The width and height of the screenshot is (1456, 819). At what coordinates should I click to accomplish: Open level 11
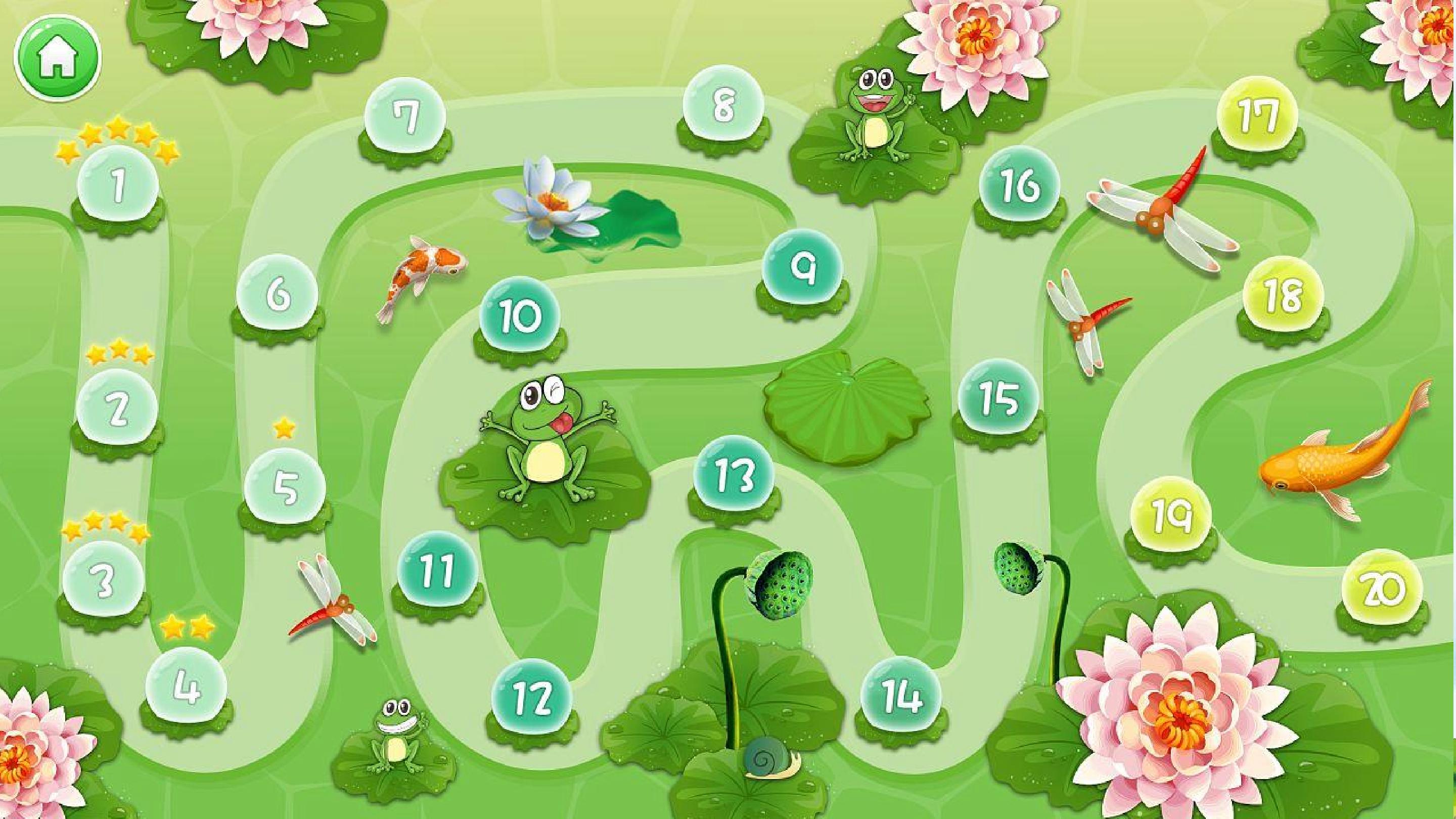[x=437, y=571]
